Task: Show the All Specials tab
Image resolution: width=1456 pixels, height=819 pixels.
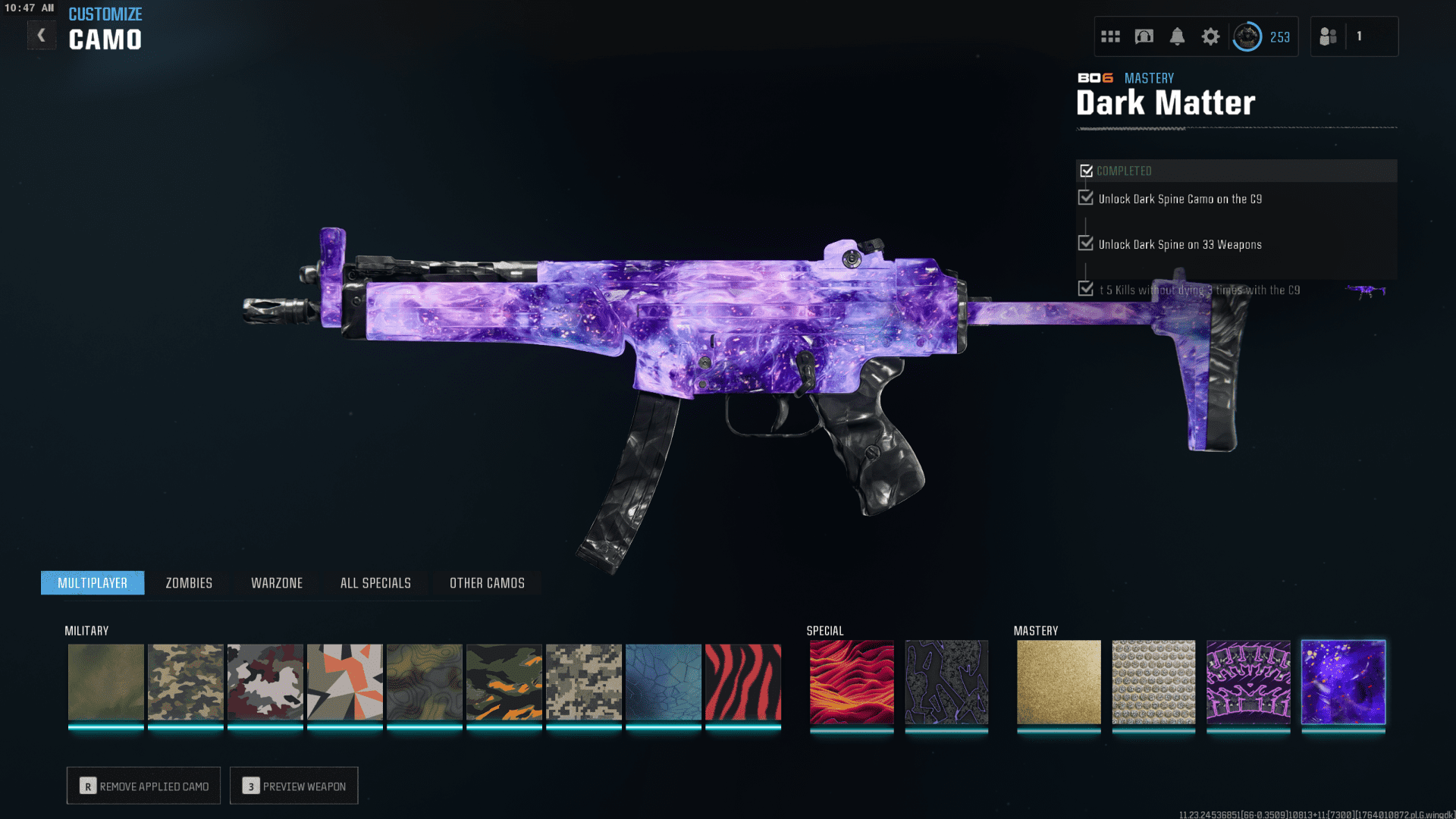Action: click(x=375, y=583)
